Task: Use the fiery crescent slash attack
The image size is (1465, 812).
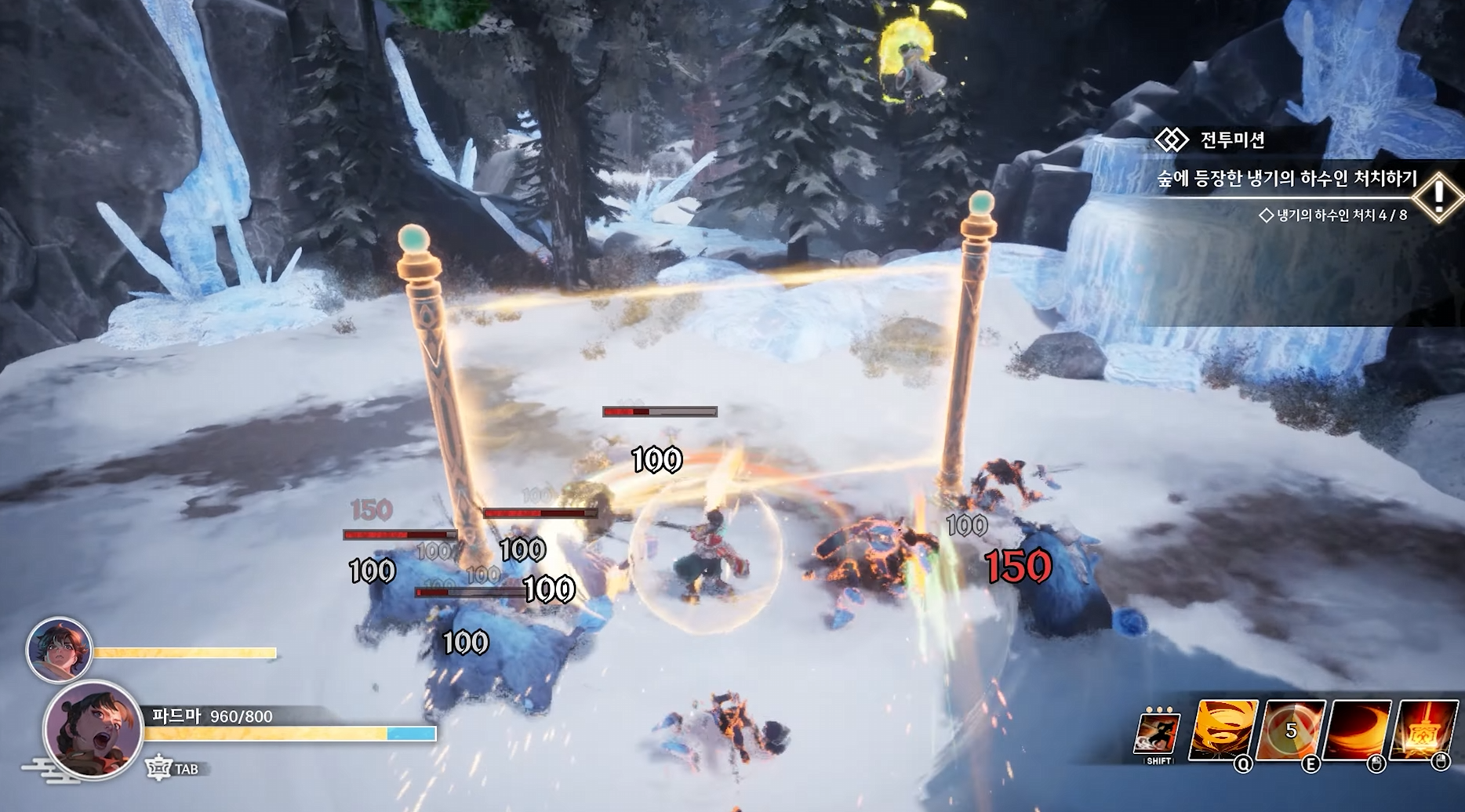Action: (1358, 730)
